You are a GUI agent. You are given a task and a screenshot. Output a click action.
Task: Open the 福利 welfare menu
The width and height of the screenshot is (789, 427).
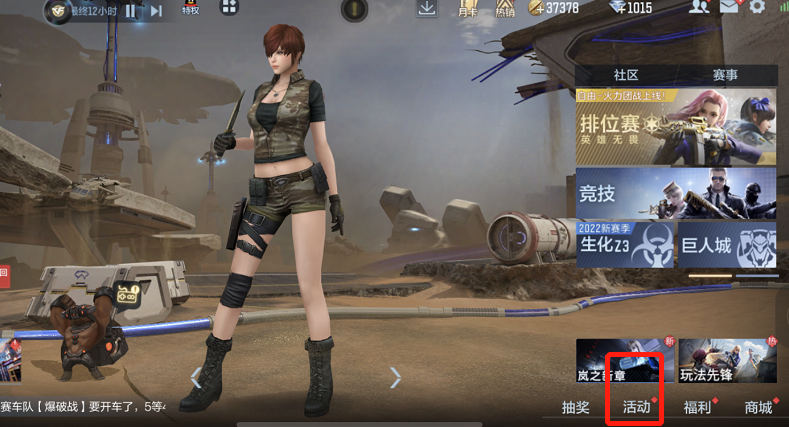697,406
